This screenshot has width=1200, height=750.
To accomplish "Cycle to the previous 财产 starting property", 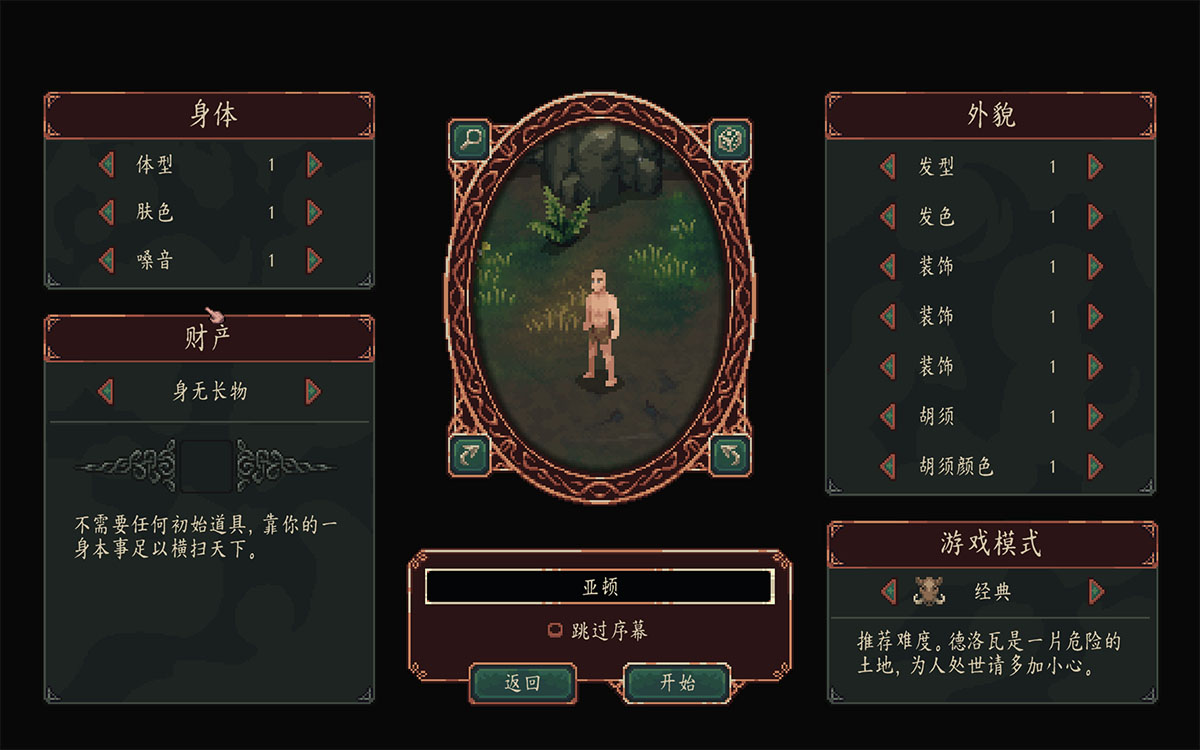I will tap(106, 391).
